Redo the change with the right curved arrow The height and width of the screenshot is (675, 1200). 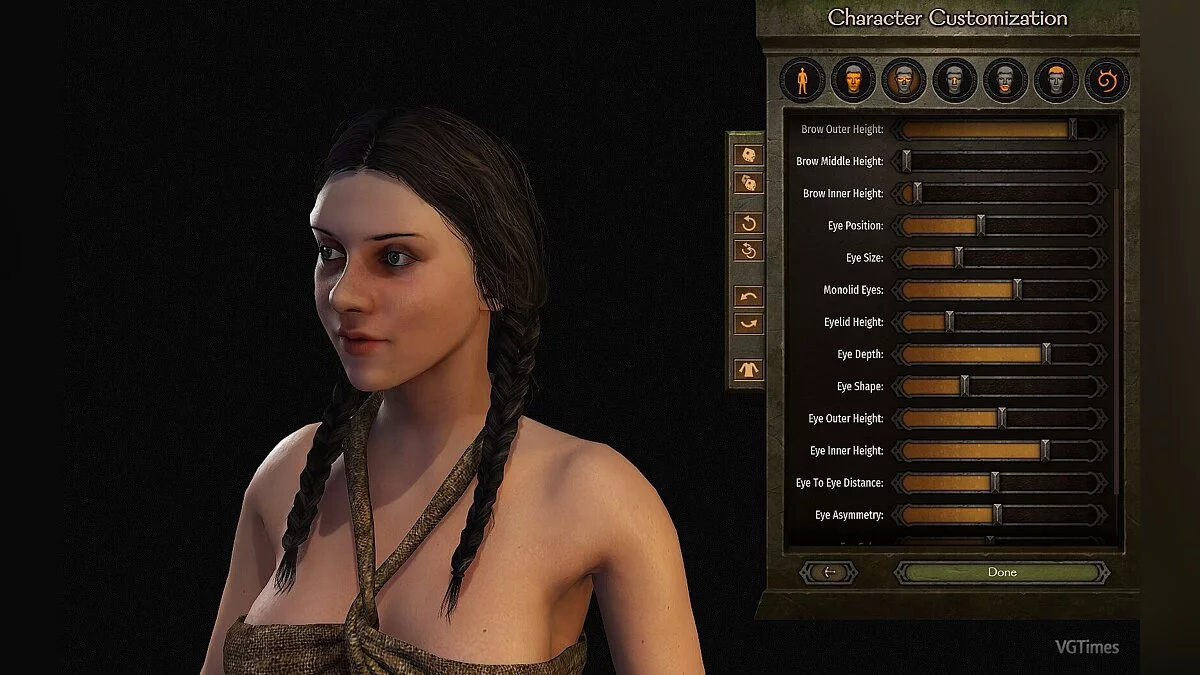pos(749,324)
